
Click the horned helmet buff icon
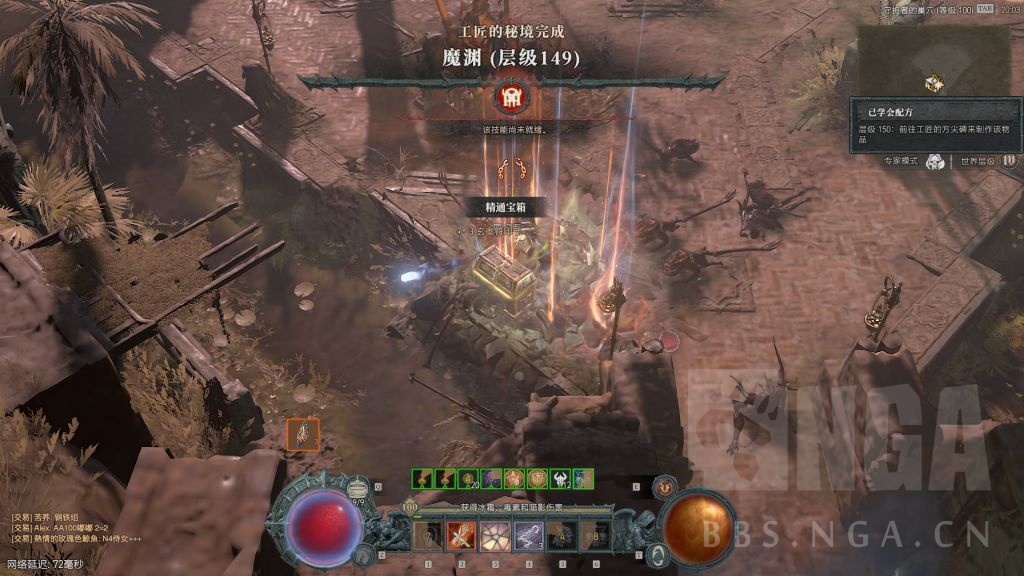[x=560, y=479]
